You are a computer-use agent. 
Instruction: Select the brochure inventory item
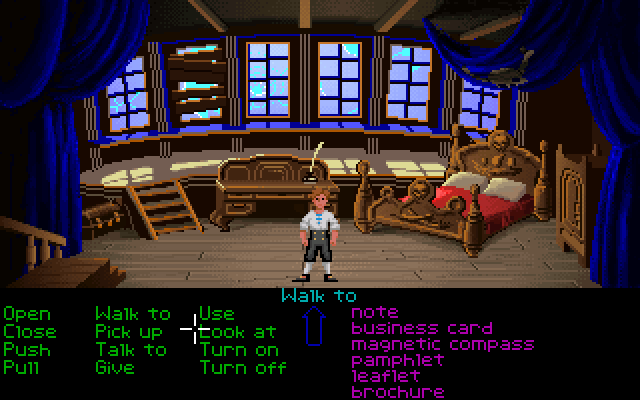[398, 392]
